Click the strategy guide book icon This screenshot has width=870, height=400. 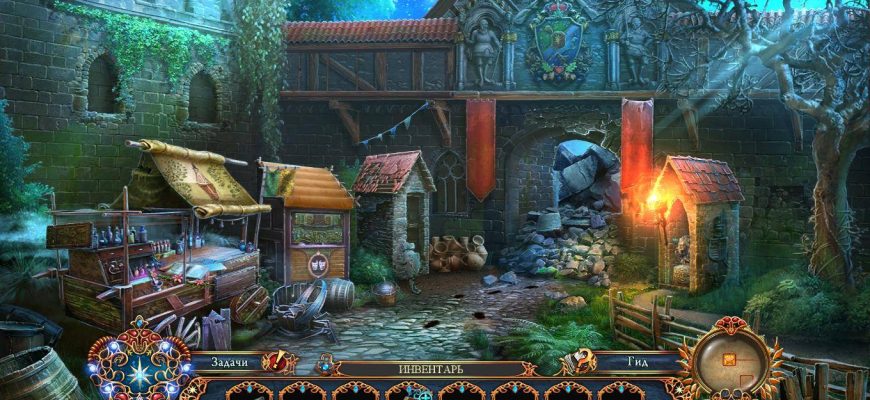tap(578, 362)
